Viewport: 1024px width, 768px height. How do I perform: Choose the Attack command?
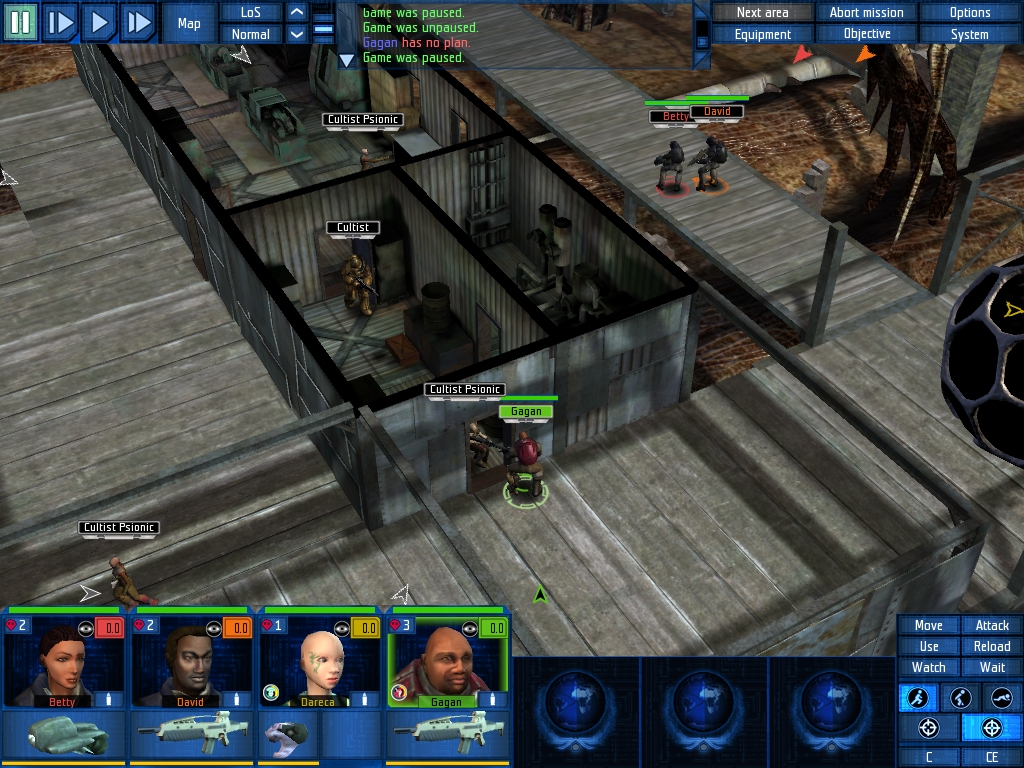click(992, 625)
